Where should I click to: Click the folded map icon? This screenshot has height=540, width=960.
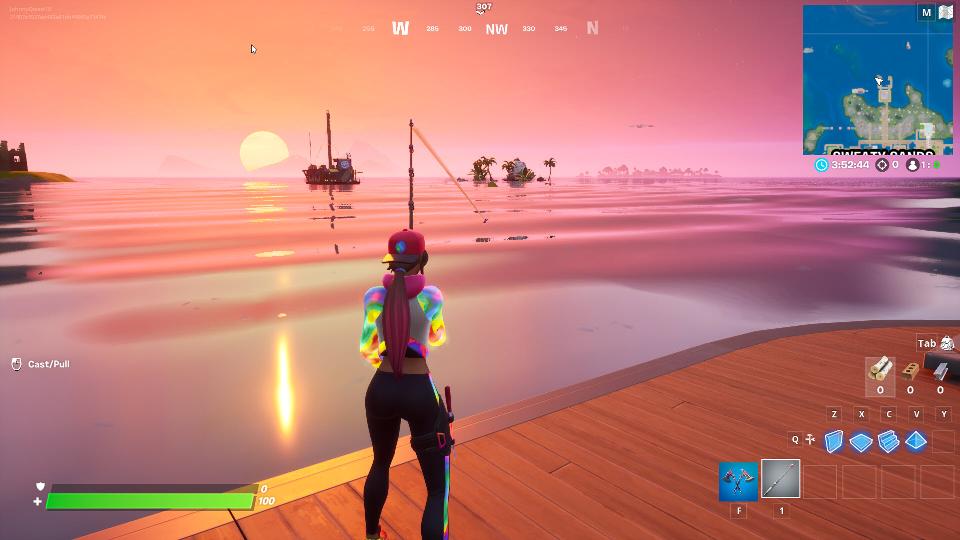point(945,13)
